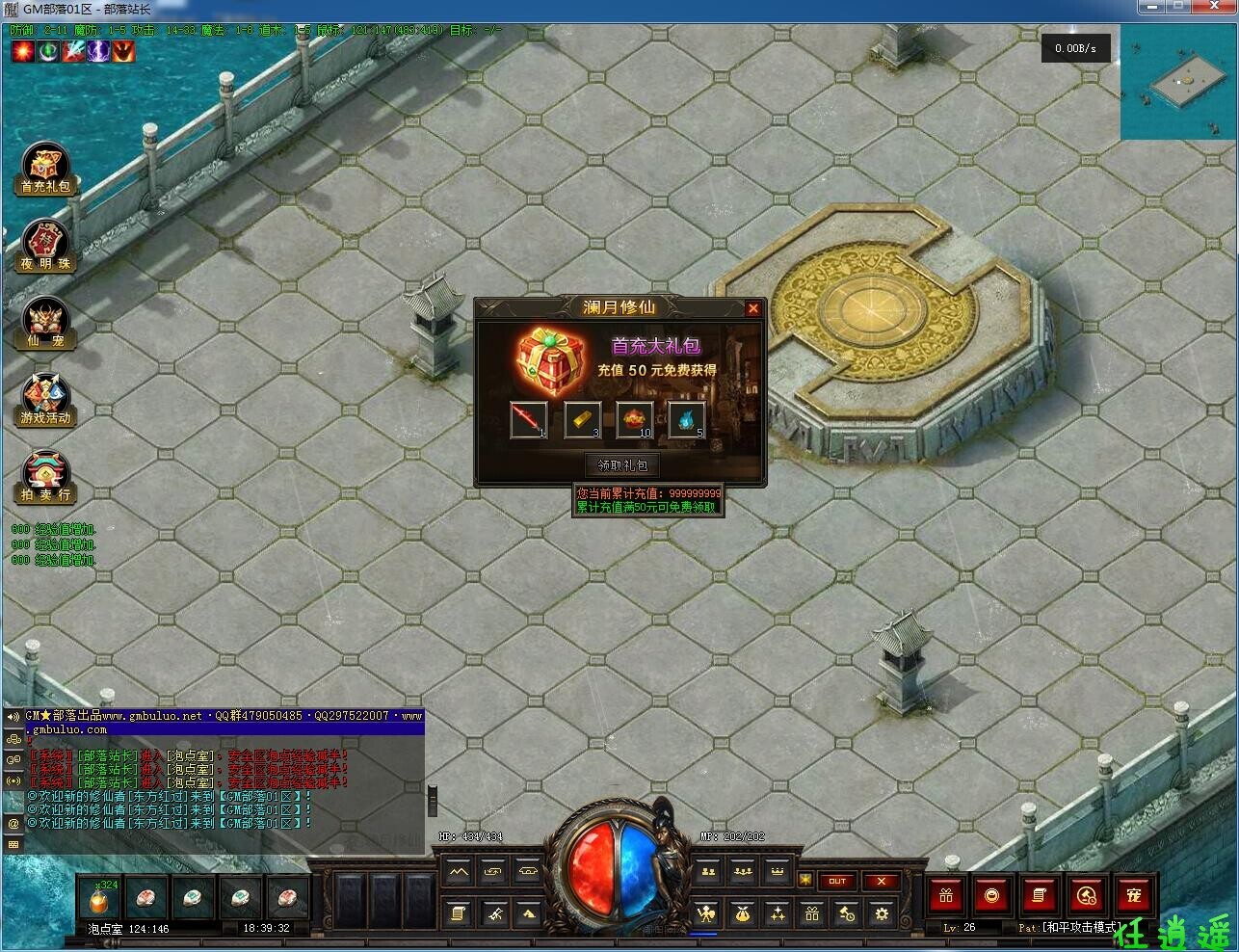Click the OUT button near the bottom toolbar
The width and height of the screenshot is (1239, 952).
(837, 881)
